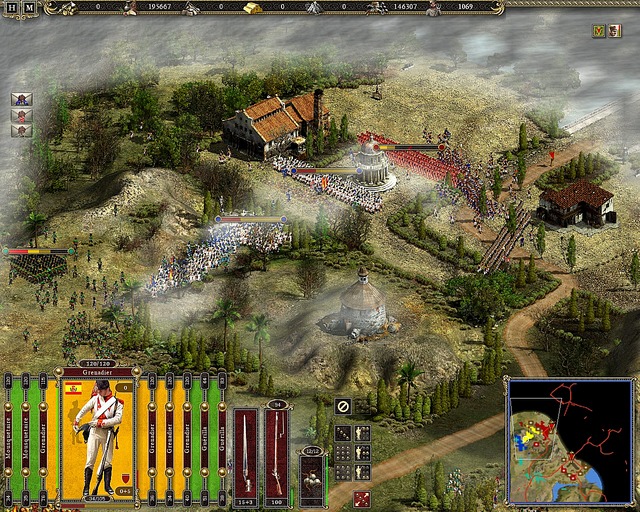Open the green checkmark icon at top right
Viewport: 640px width, 512px height.
(599, 31)
